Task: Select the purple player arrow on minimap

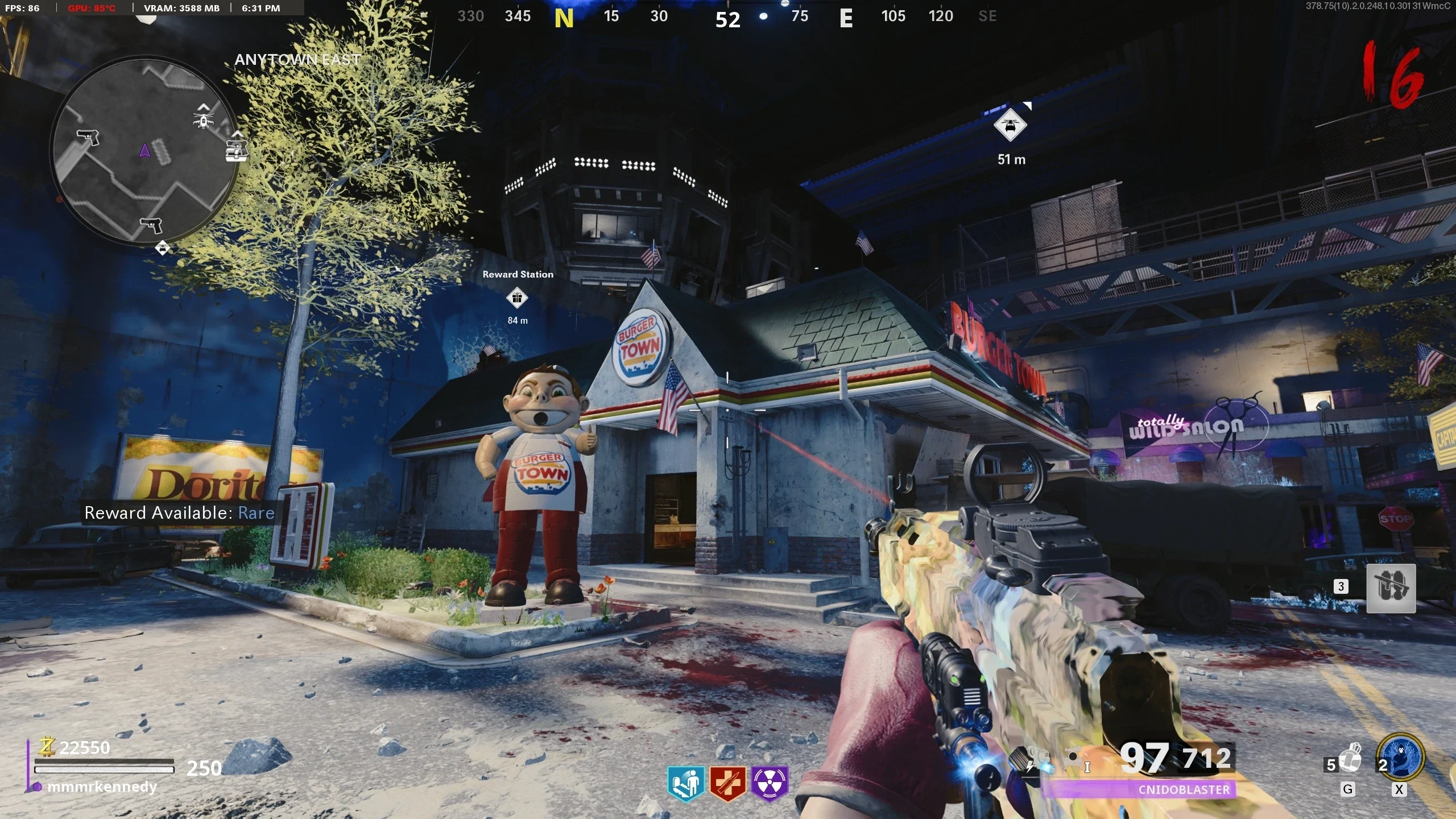Action: 144,150
